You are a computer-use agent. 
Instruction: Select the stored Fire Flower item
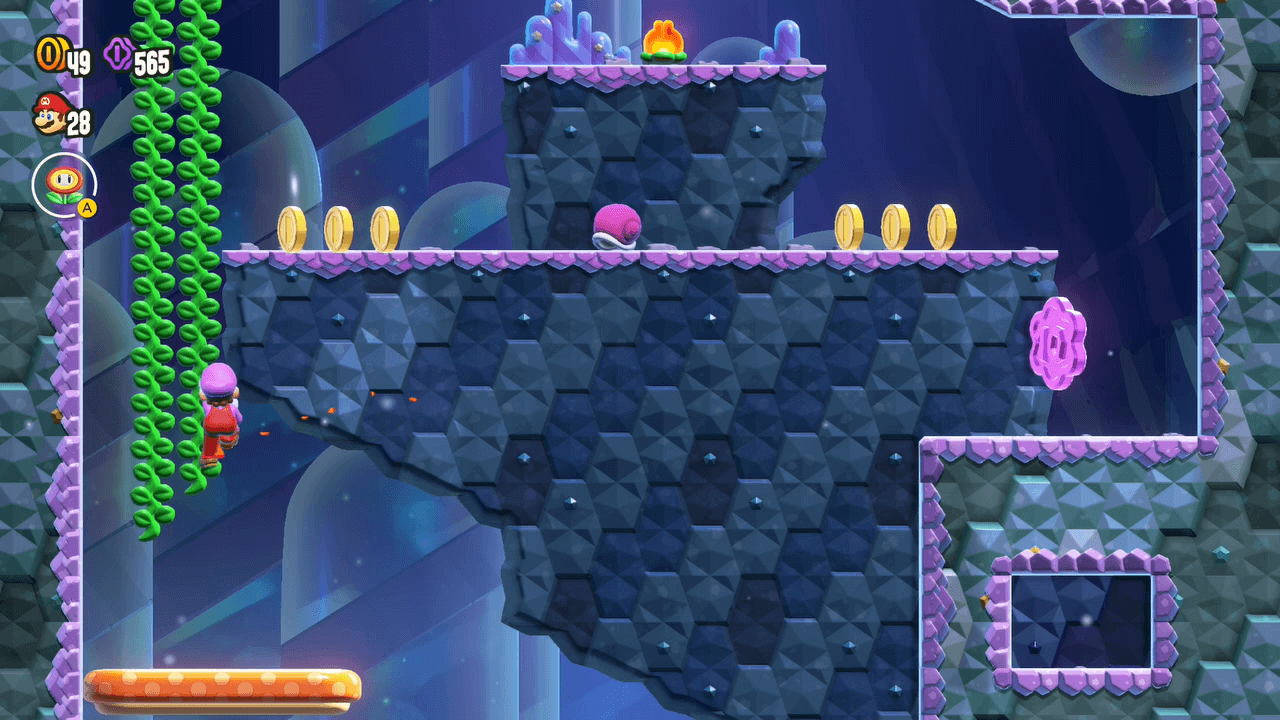(x=64, y=184)
